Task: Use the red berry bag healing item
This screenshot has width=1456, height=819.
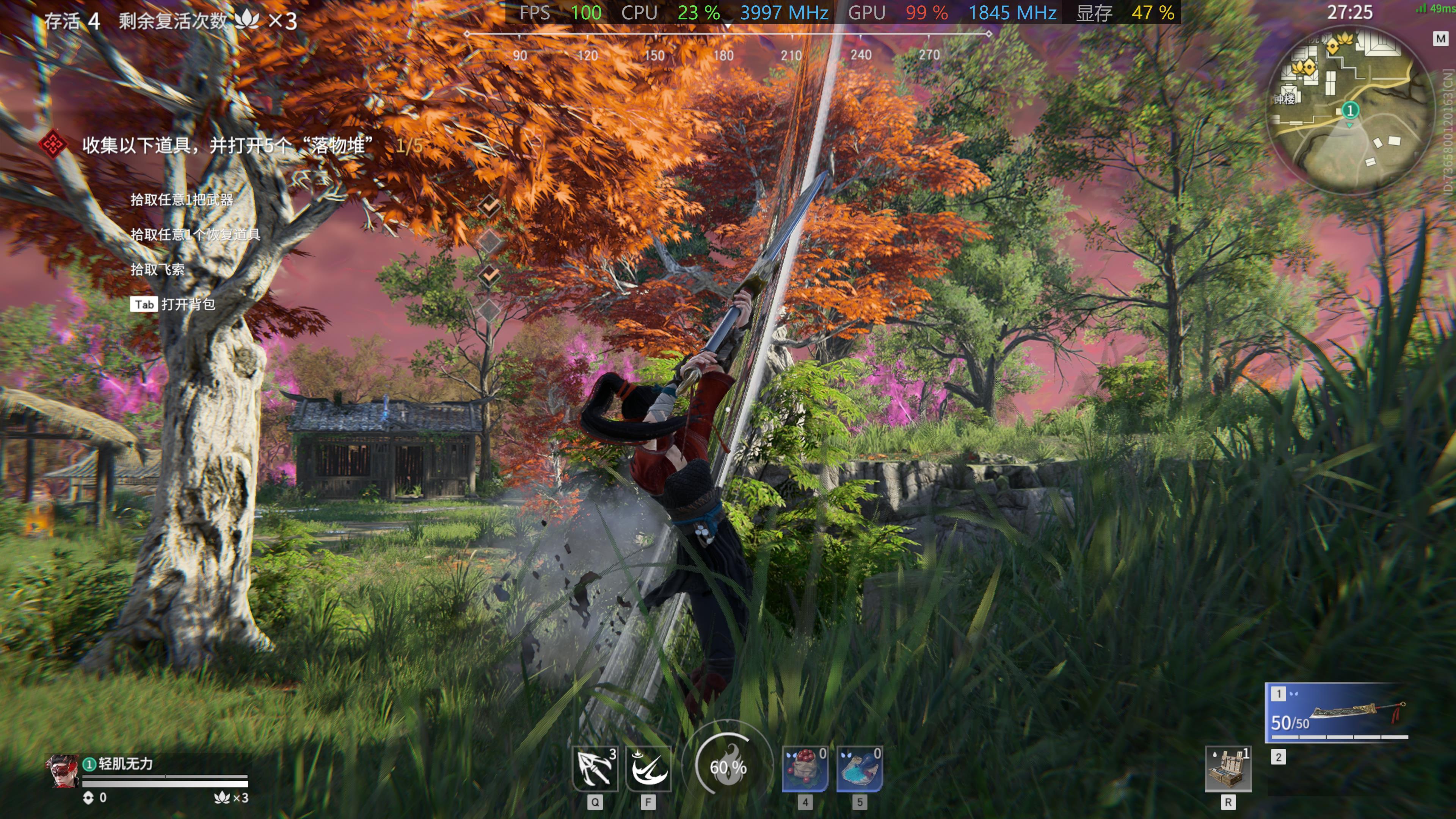Action: [x=805, y=769]
